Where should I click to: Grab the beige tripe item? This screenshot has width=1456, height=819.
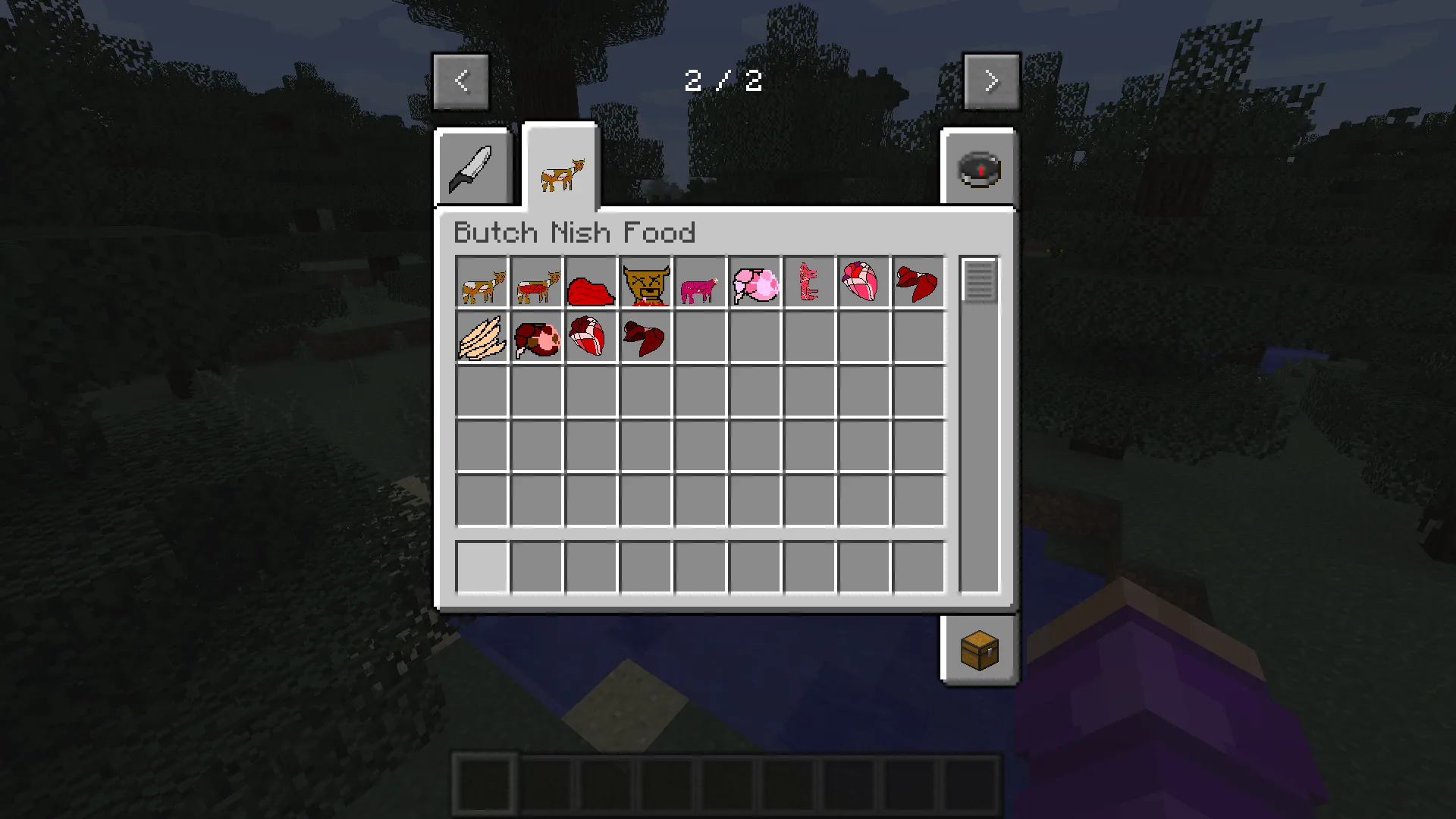(482, 337)
